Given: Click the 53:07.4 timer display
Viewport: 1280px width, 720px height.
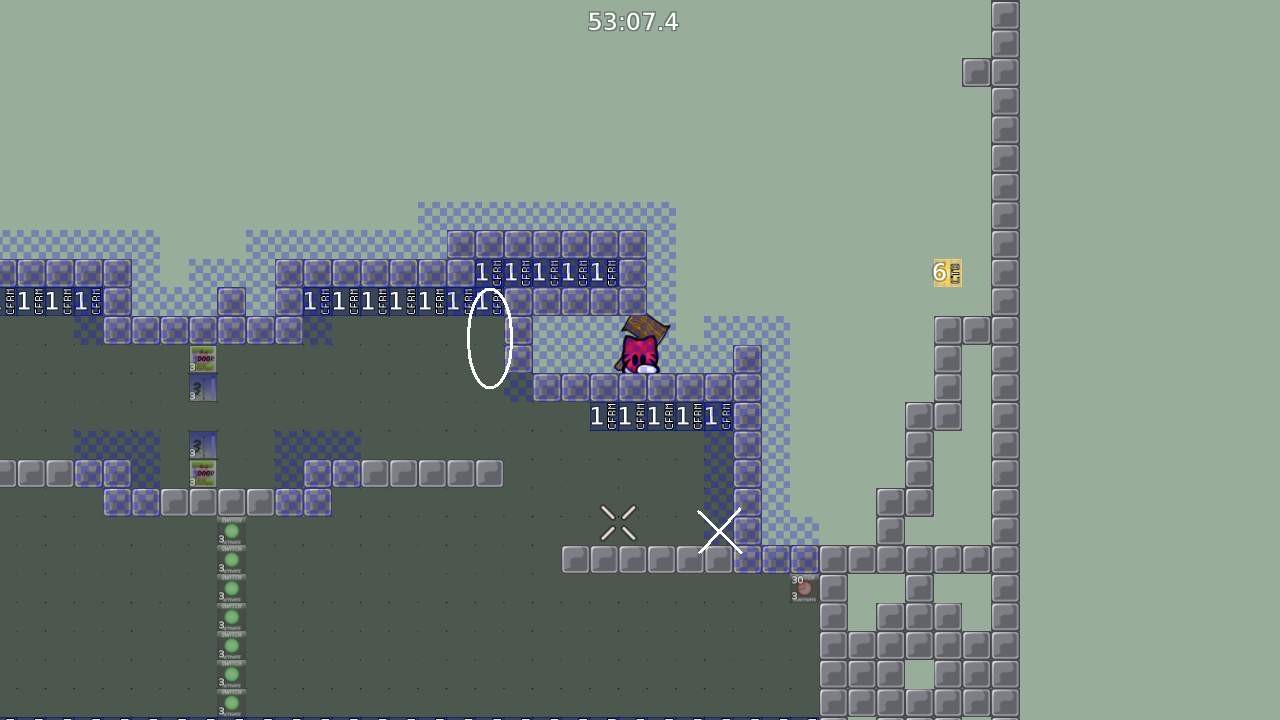Looking at the screenshot, I should tap(633, 21).
